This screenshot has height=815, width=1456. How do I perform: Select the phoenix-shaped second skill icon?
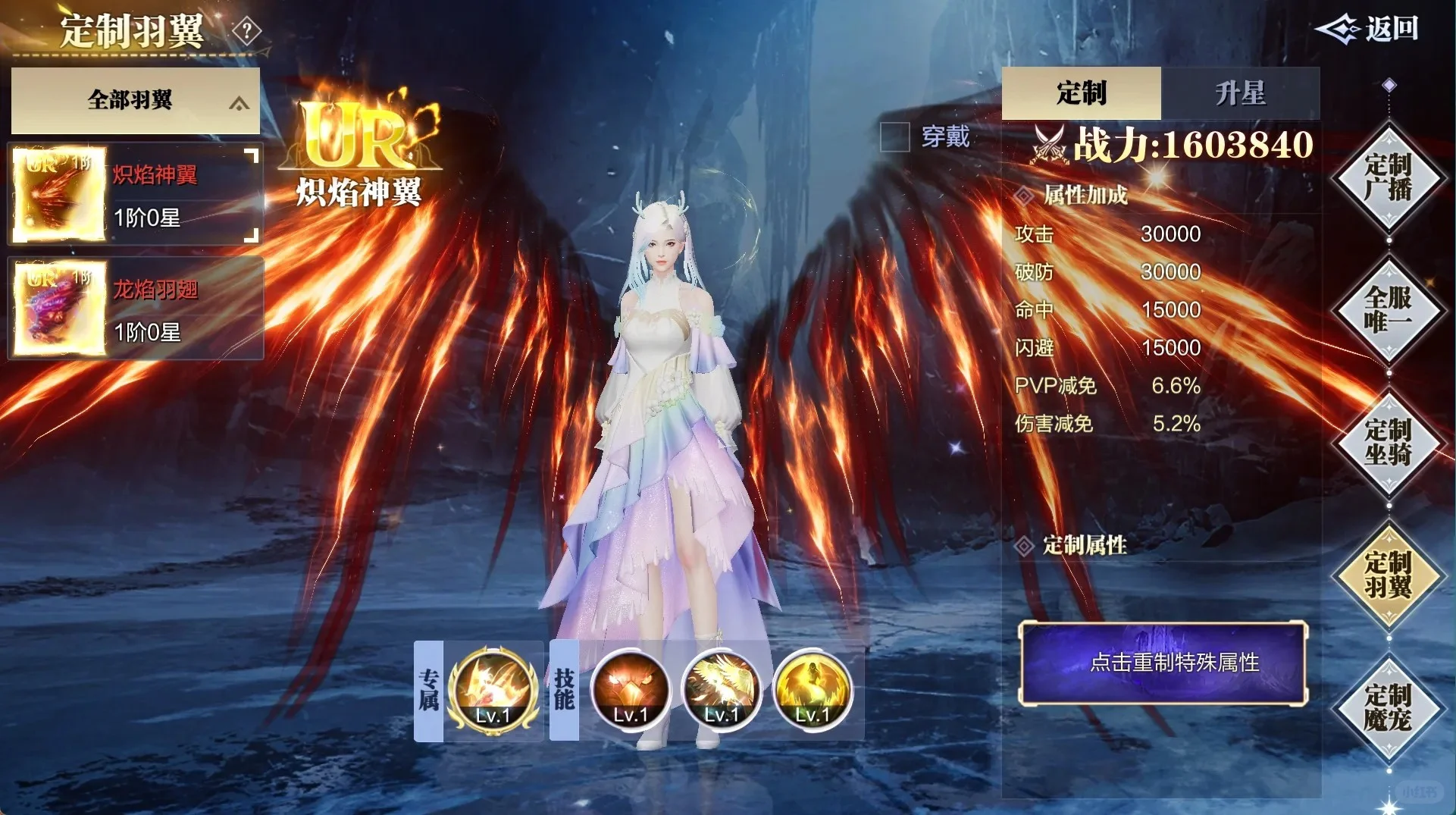point(722,690)
